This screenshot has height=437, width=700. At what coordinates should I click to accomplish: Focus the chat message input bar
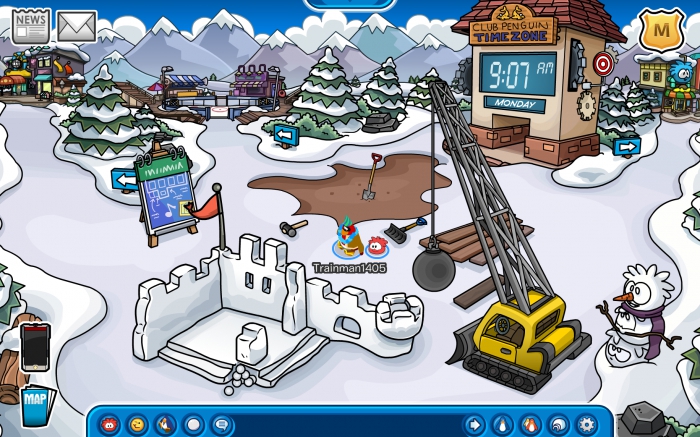(x=345, y=424)
